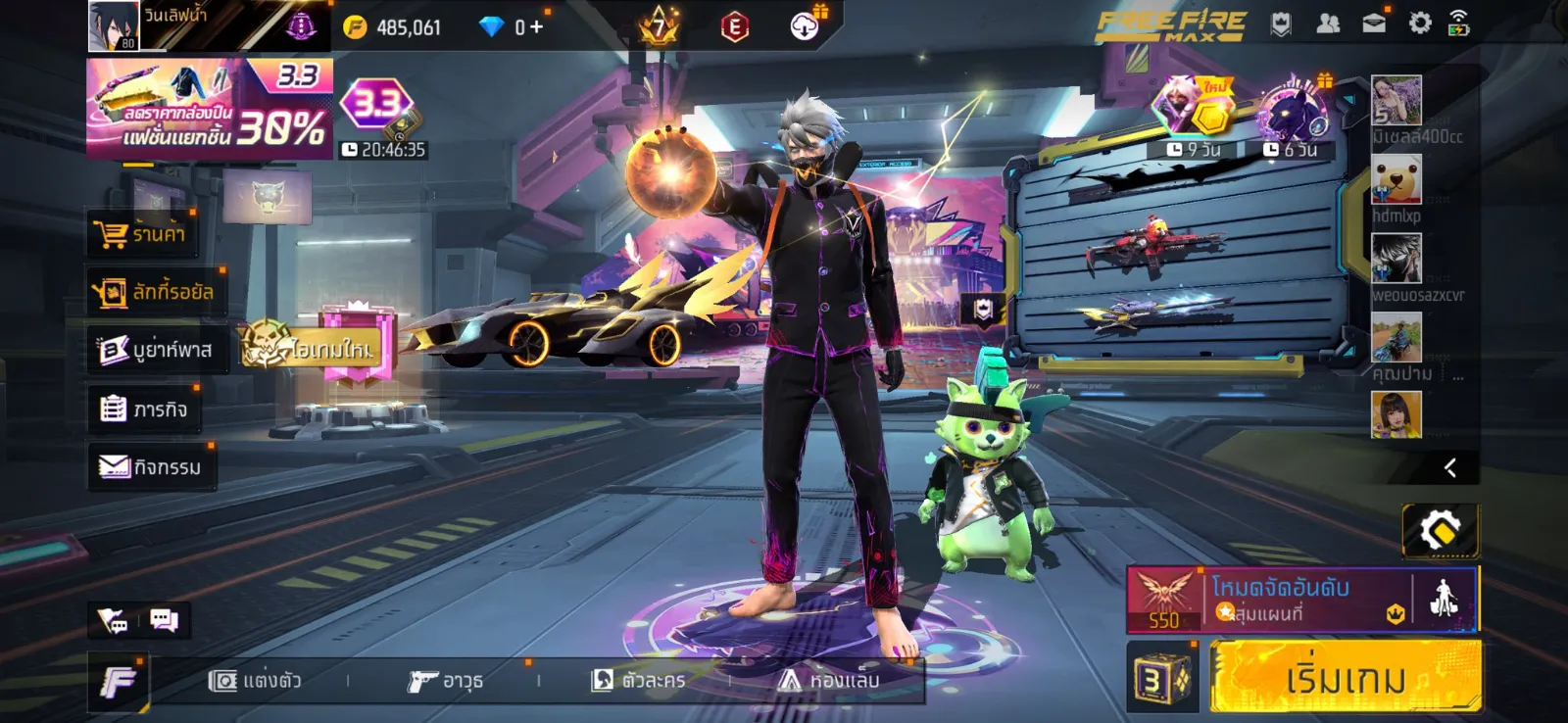Switch to the ตัวละคร character tab
Viewport: 1568px width, 723px height.
point(638,680)
